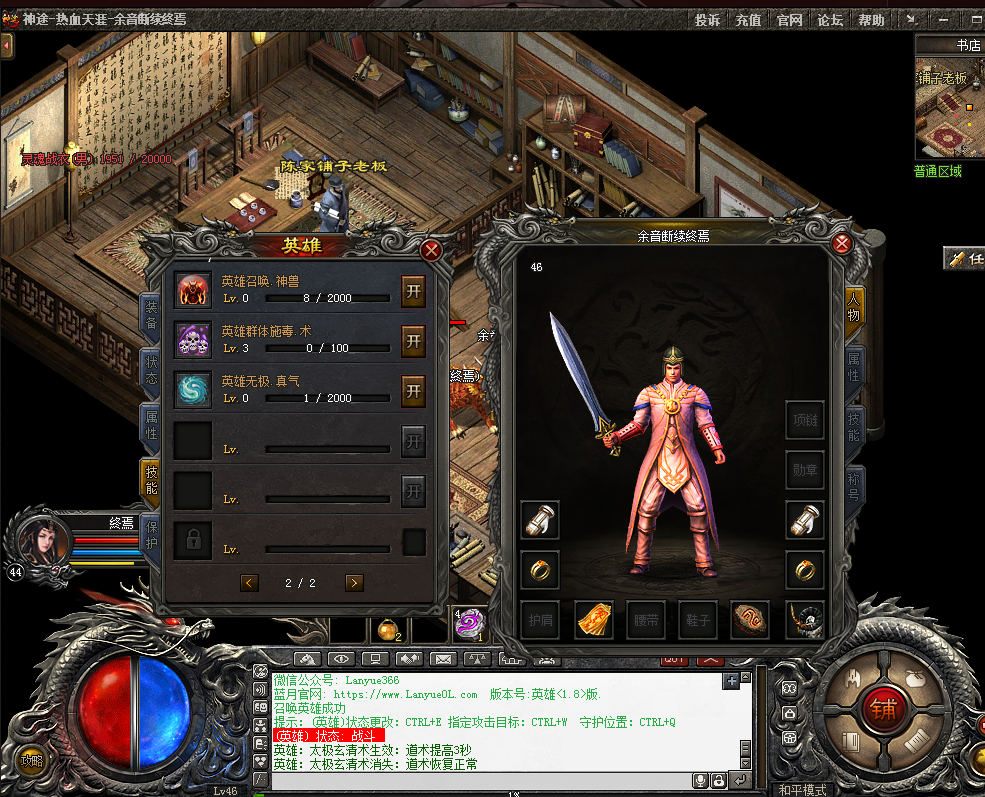Image resolution: width=985 pixels, height=797 pixels.
Task: Switch to the character 称号 tab
Action: point(855,487)
